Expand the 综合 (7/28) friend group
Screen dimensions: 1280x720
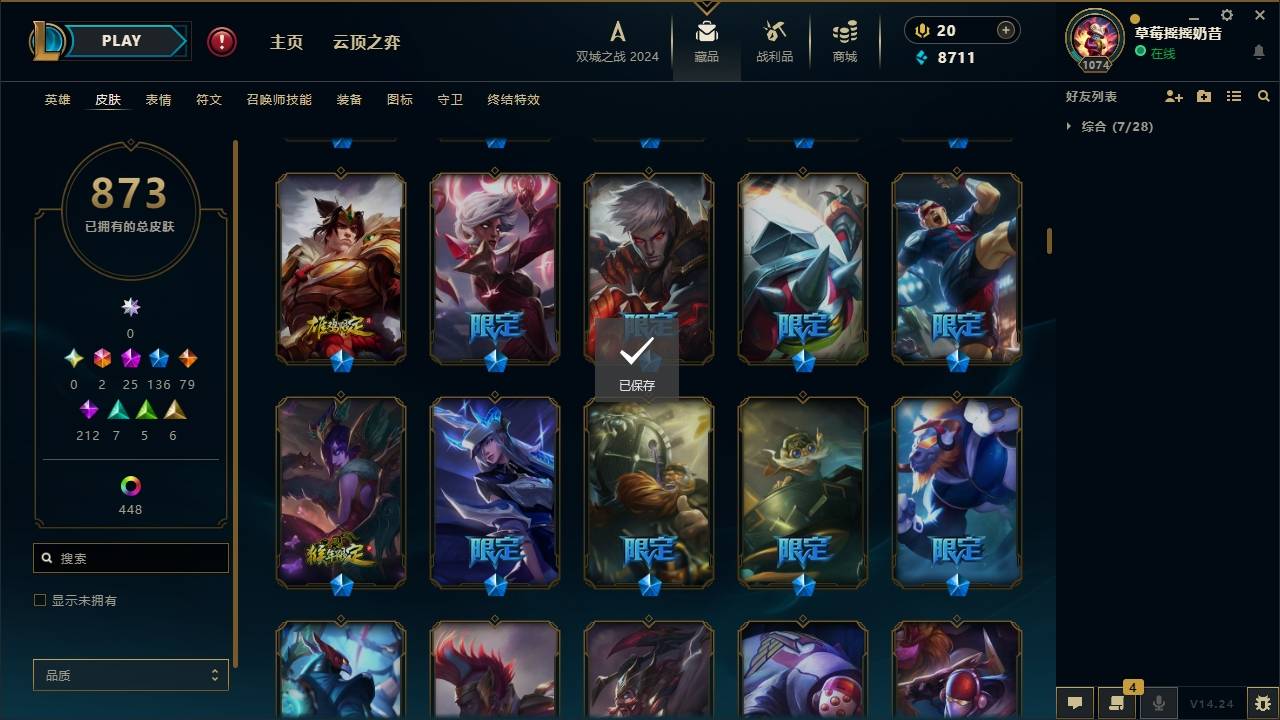[1071, 127]
